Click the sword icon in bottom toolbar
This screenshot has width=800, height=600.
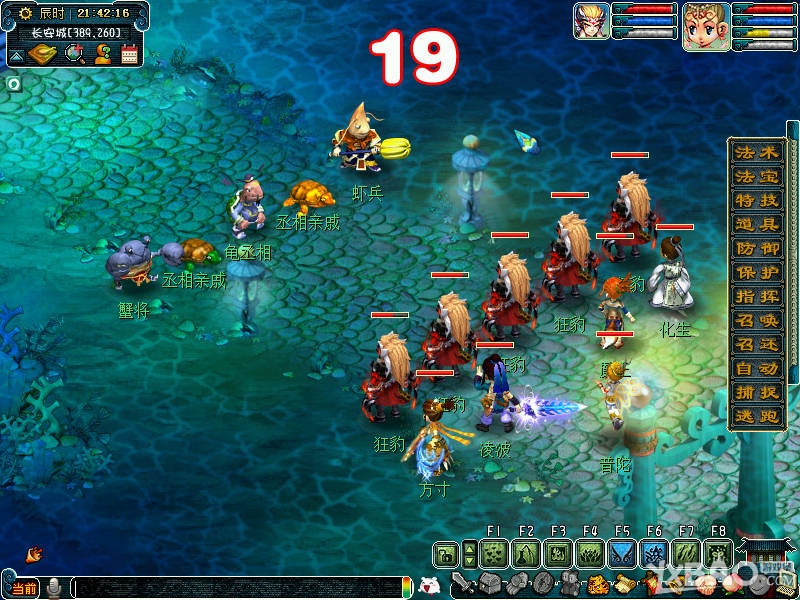point(461,583)
